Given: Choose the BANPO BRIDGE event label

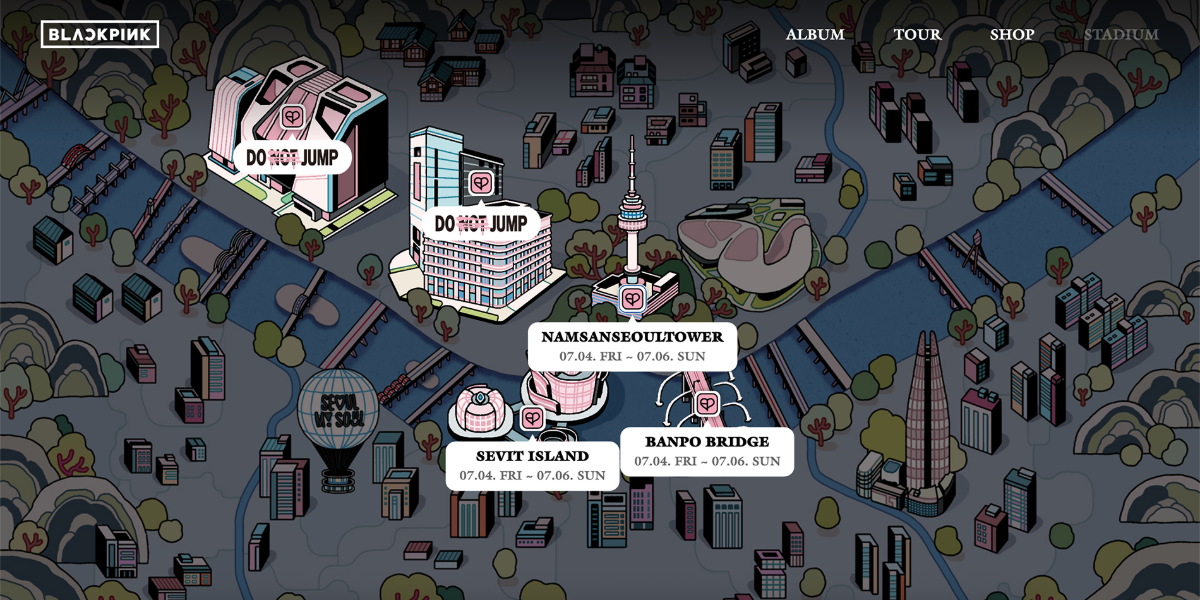Looking at the screenshot, I should (x=707, y=450).
